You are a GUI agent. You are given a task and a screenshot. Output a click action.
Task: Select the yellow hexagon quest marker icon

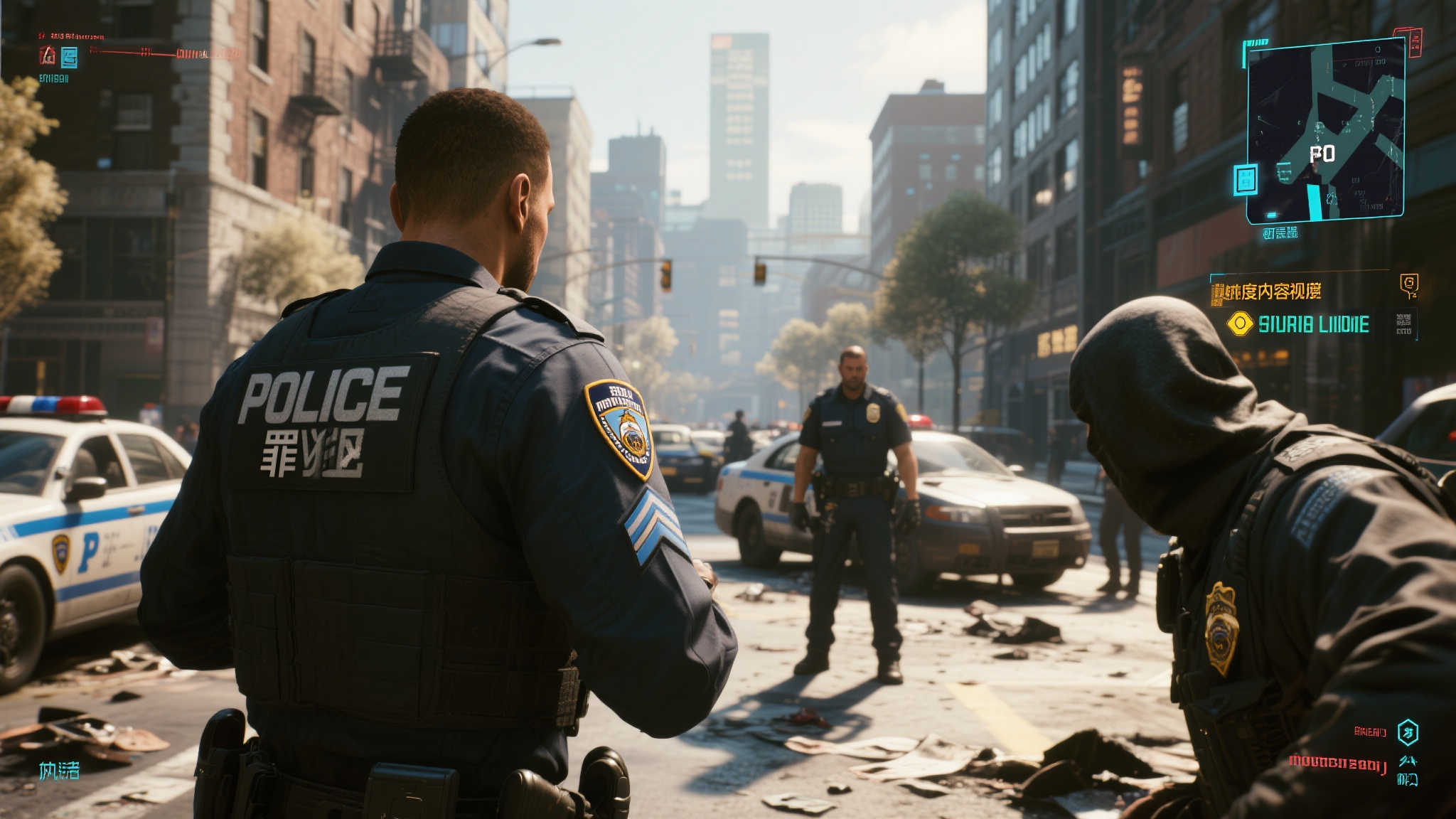click(1241, 324)
